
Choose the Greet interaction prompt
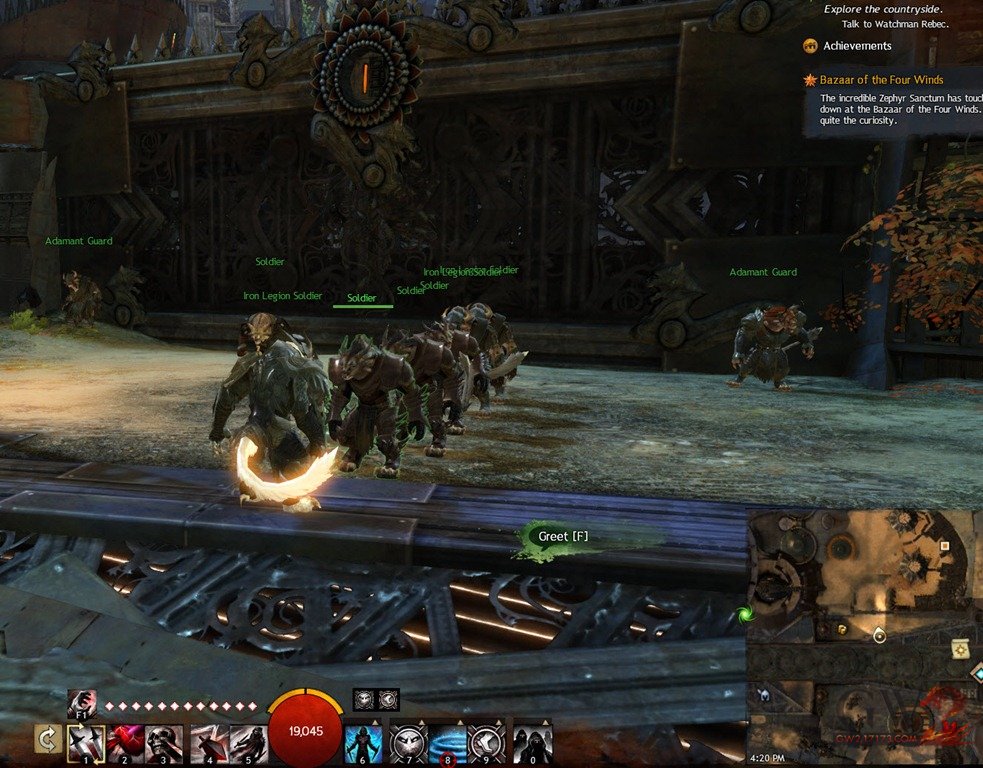click(x=564, y=537)
